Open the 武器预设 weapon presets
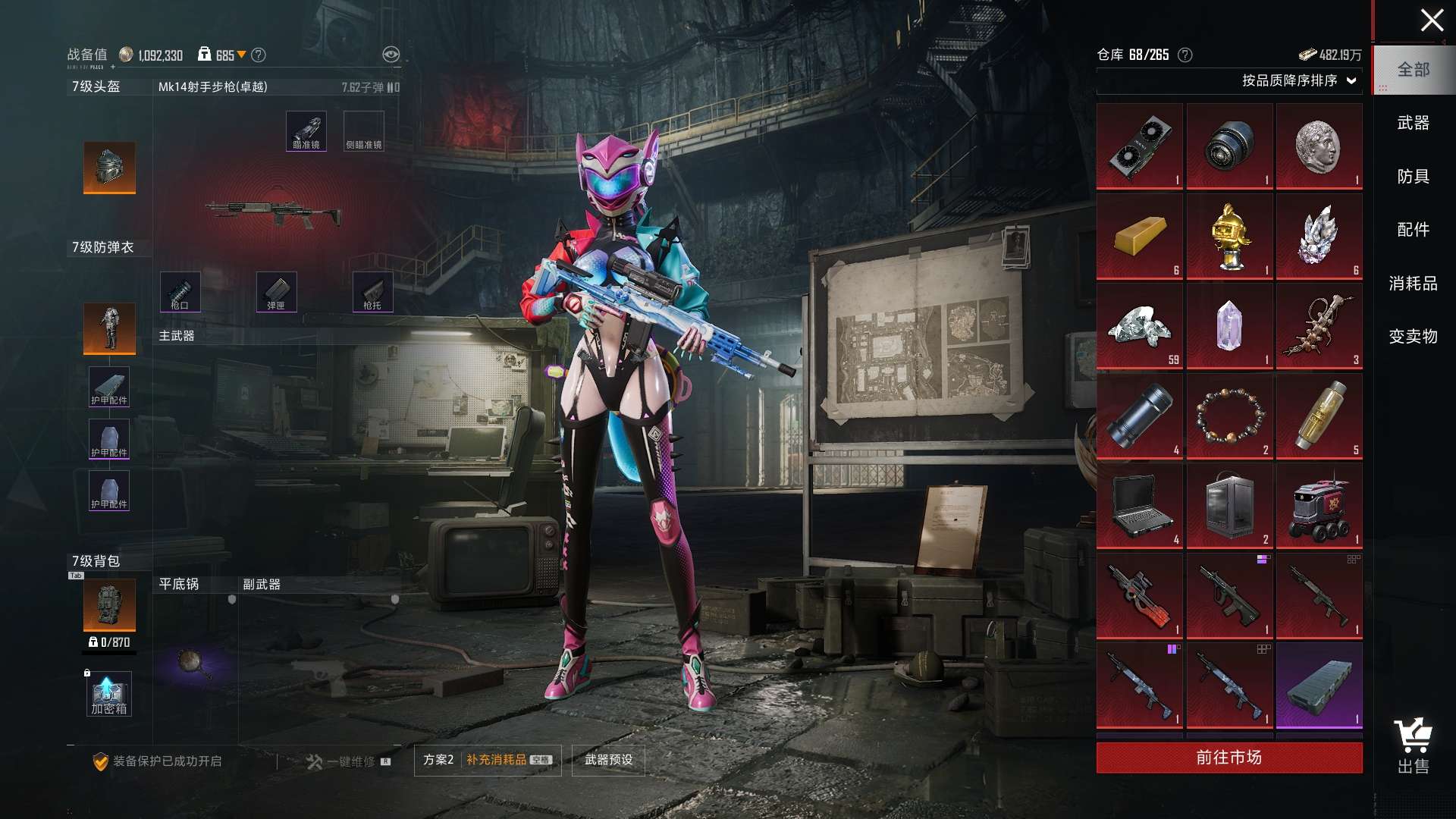1456x819 pixels. (x=608, y=760)
